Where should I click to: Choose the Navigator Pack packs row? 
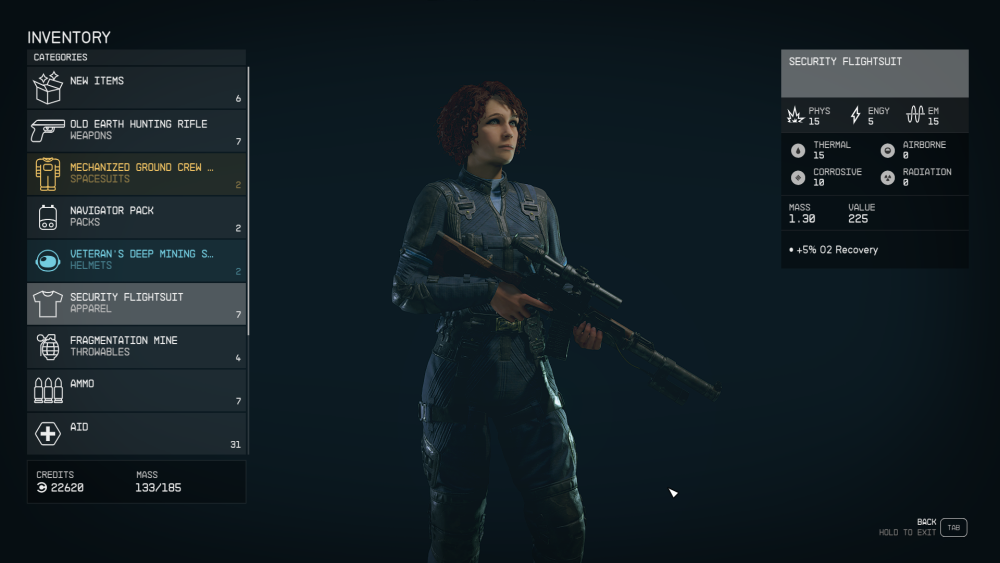click(136, 217)
